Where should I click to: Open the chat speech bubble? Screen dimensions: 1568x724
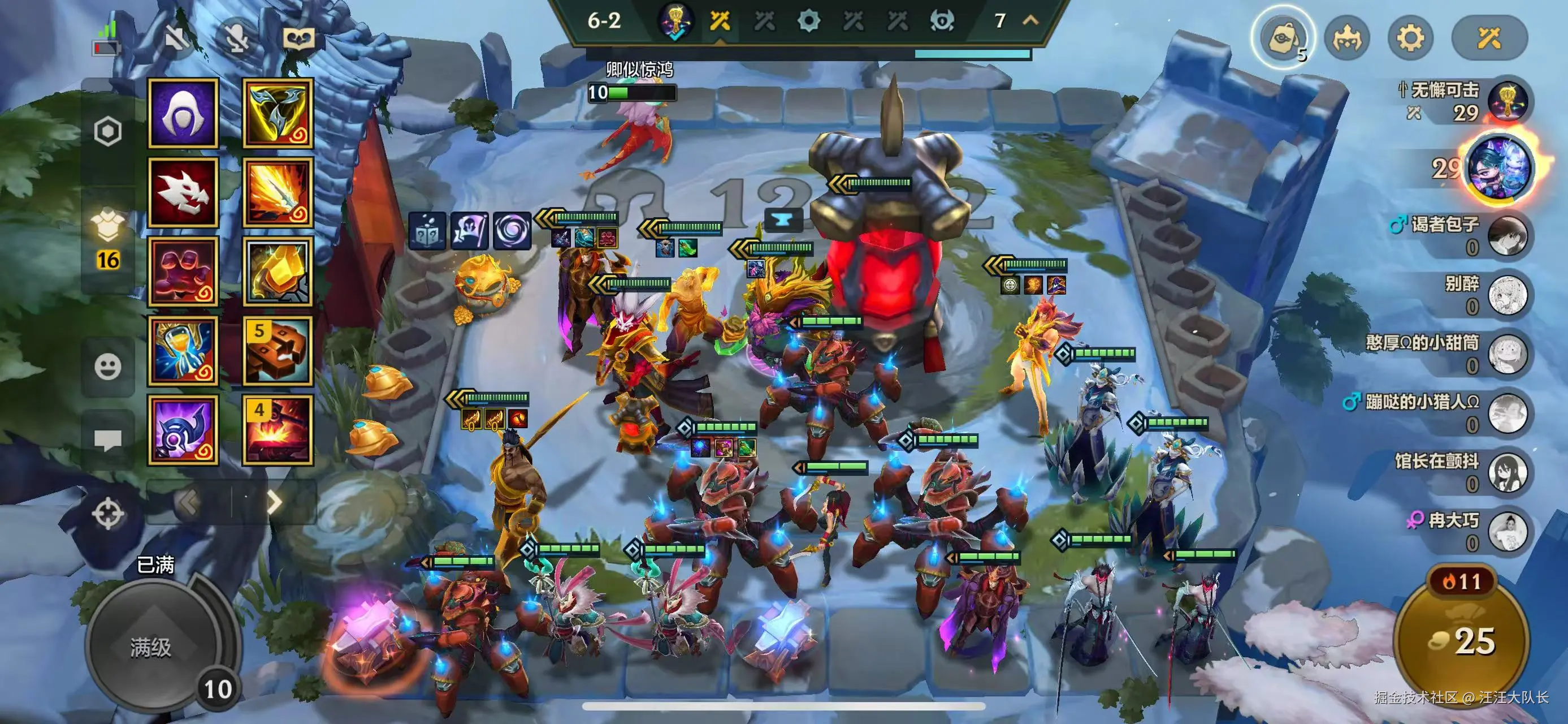(108, 438)
